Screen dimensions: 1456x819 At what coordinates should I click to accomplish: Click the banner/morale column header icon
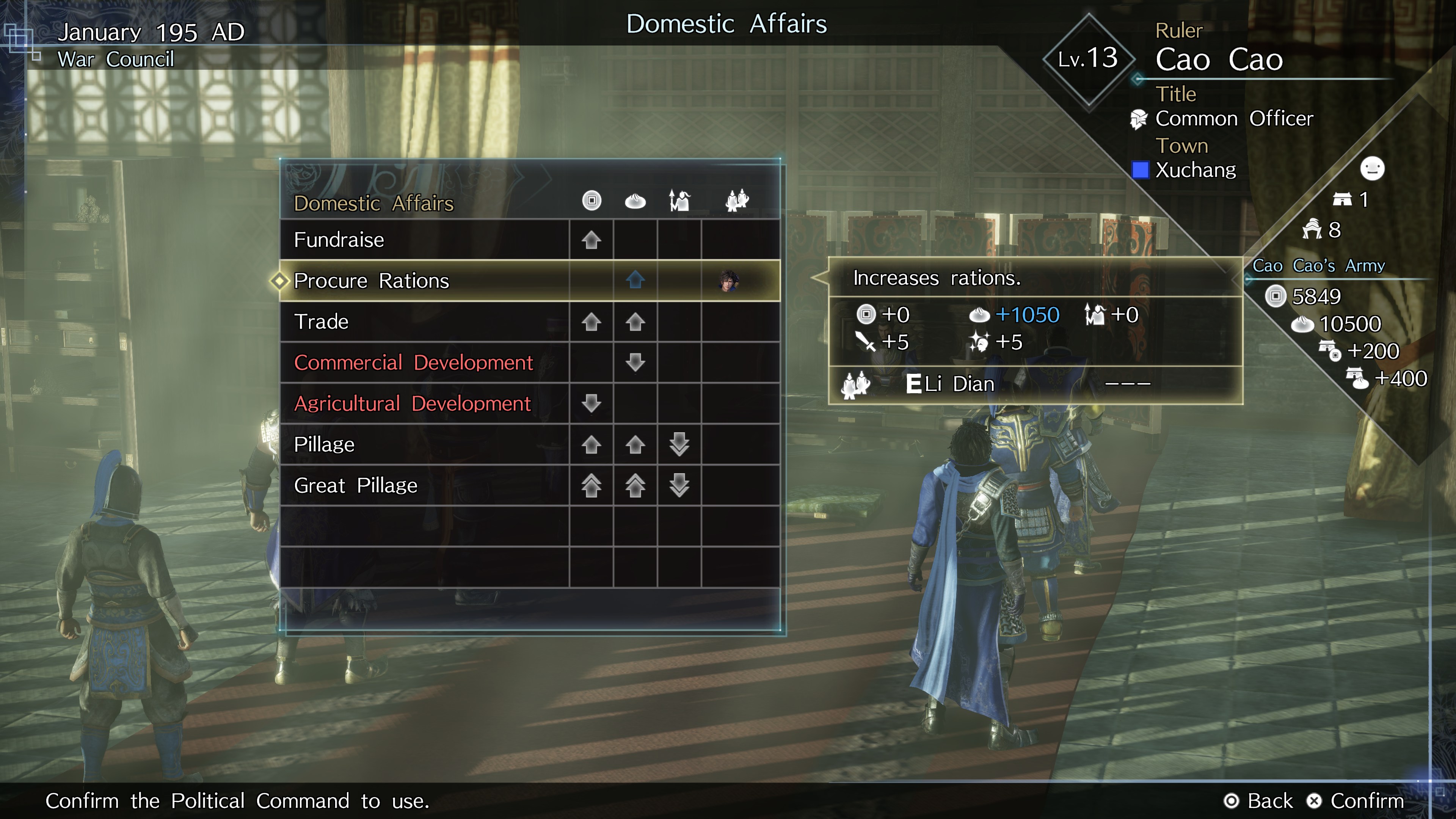679,201
